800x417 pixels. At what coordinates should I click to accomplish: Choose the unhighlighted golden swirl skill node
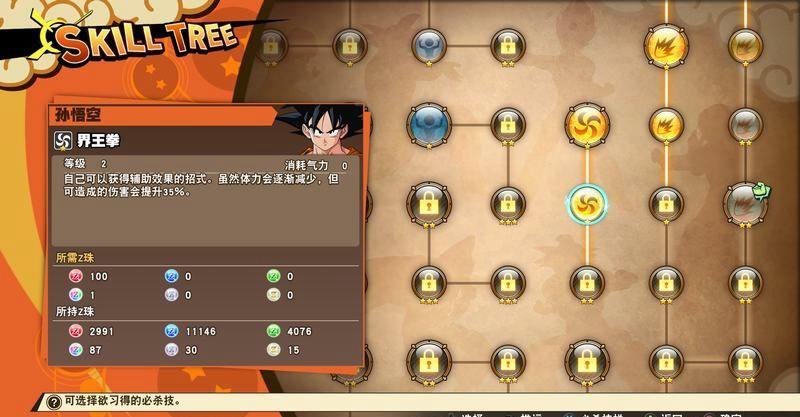[x=587, y=124]
